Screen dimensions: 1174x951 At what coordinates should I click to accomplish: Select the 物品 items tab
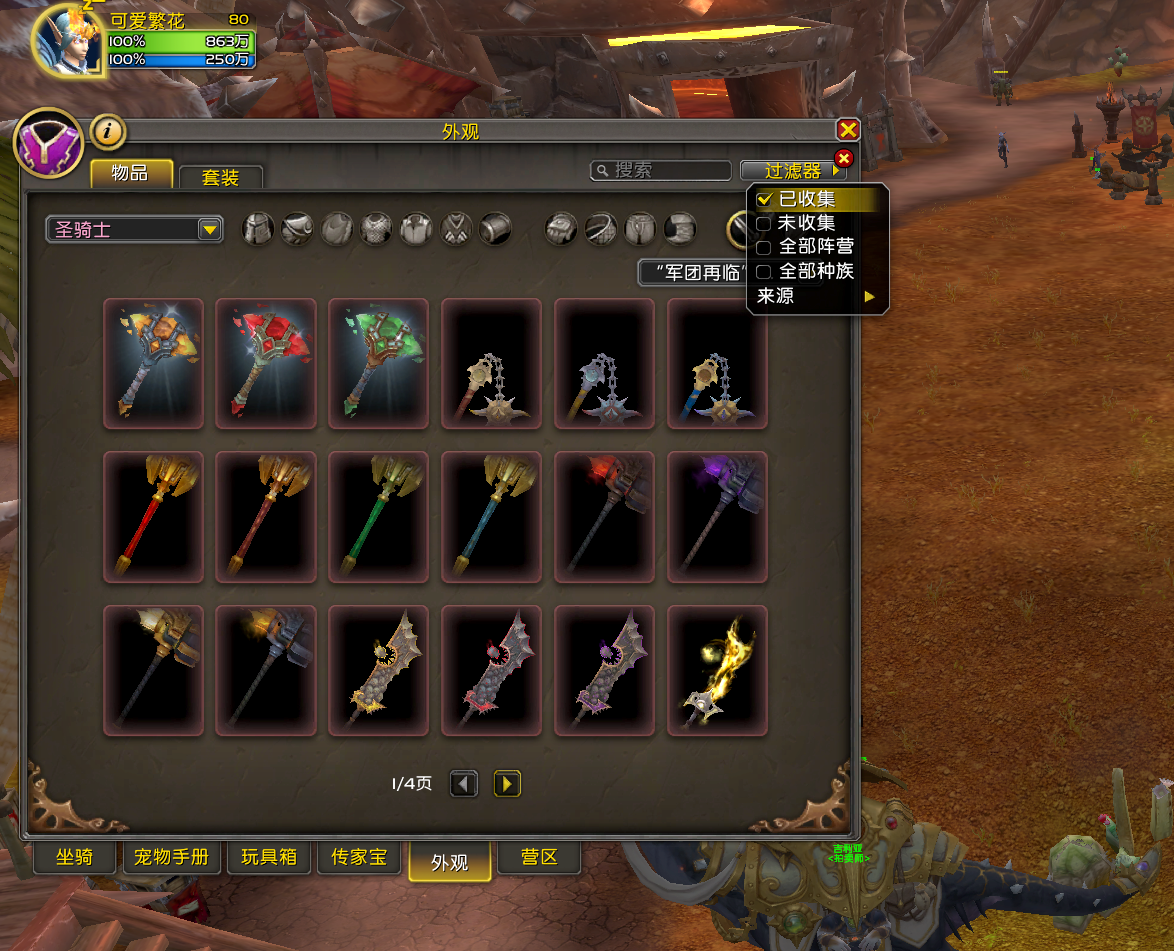(131, 174)
